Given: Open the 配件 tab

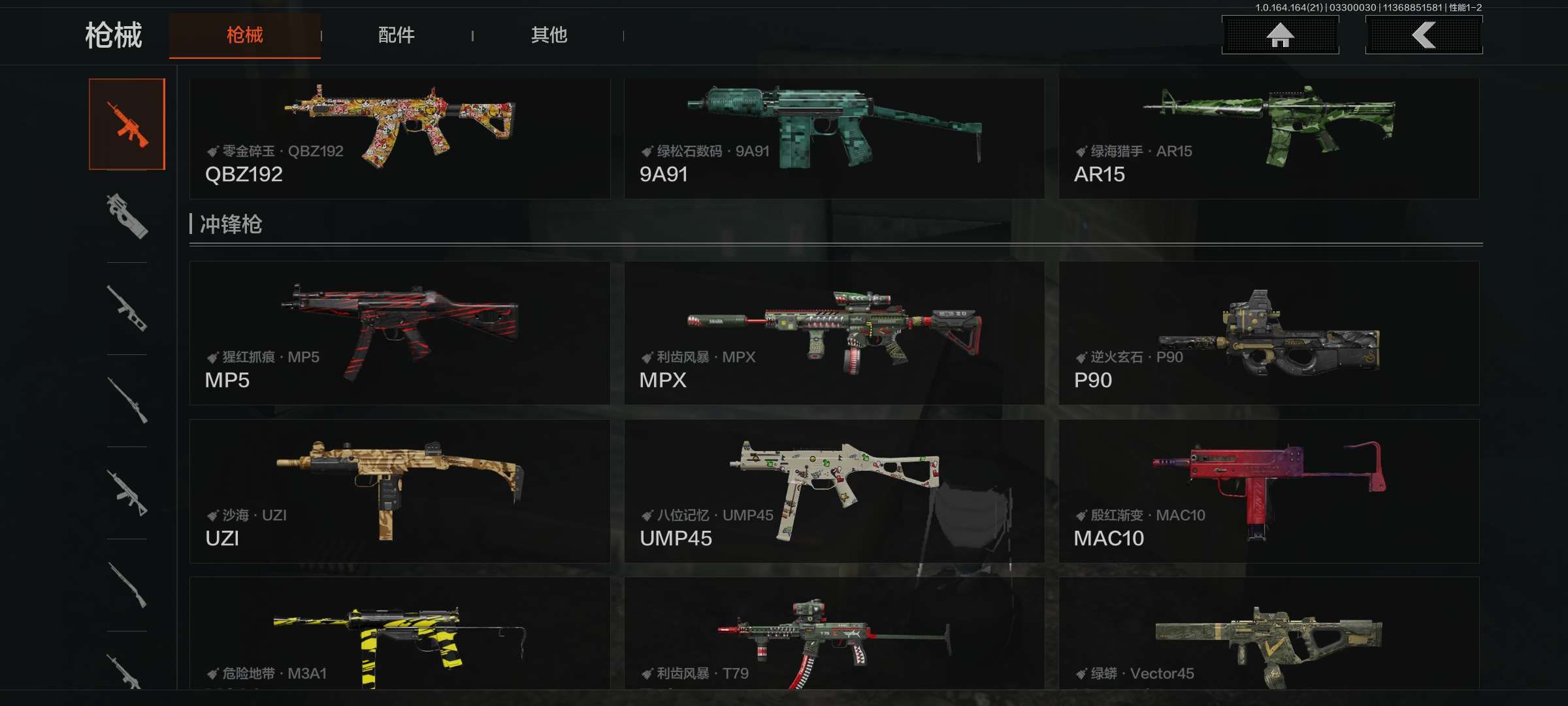Looking at the screenshot, I should point(397,35).
